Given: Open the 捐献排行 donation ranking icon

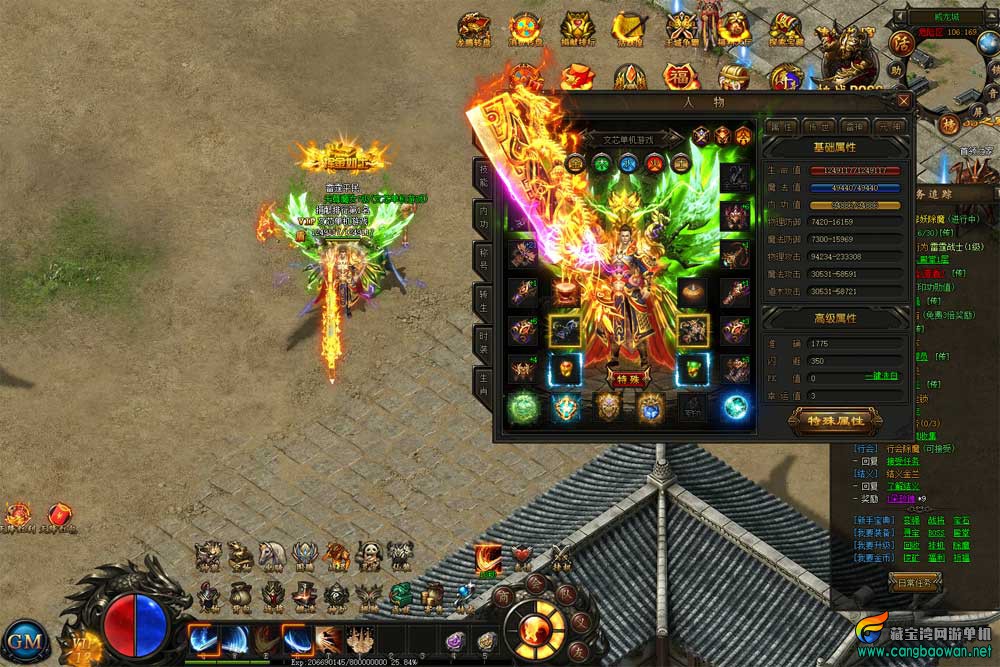Looking at the screenshot, I should pos(577,31).
